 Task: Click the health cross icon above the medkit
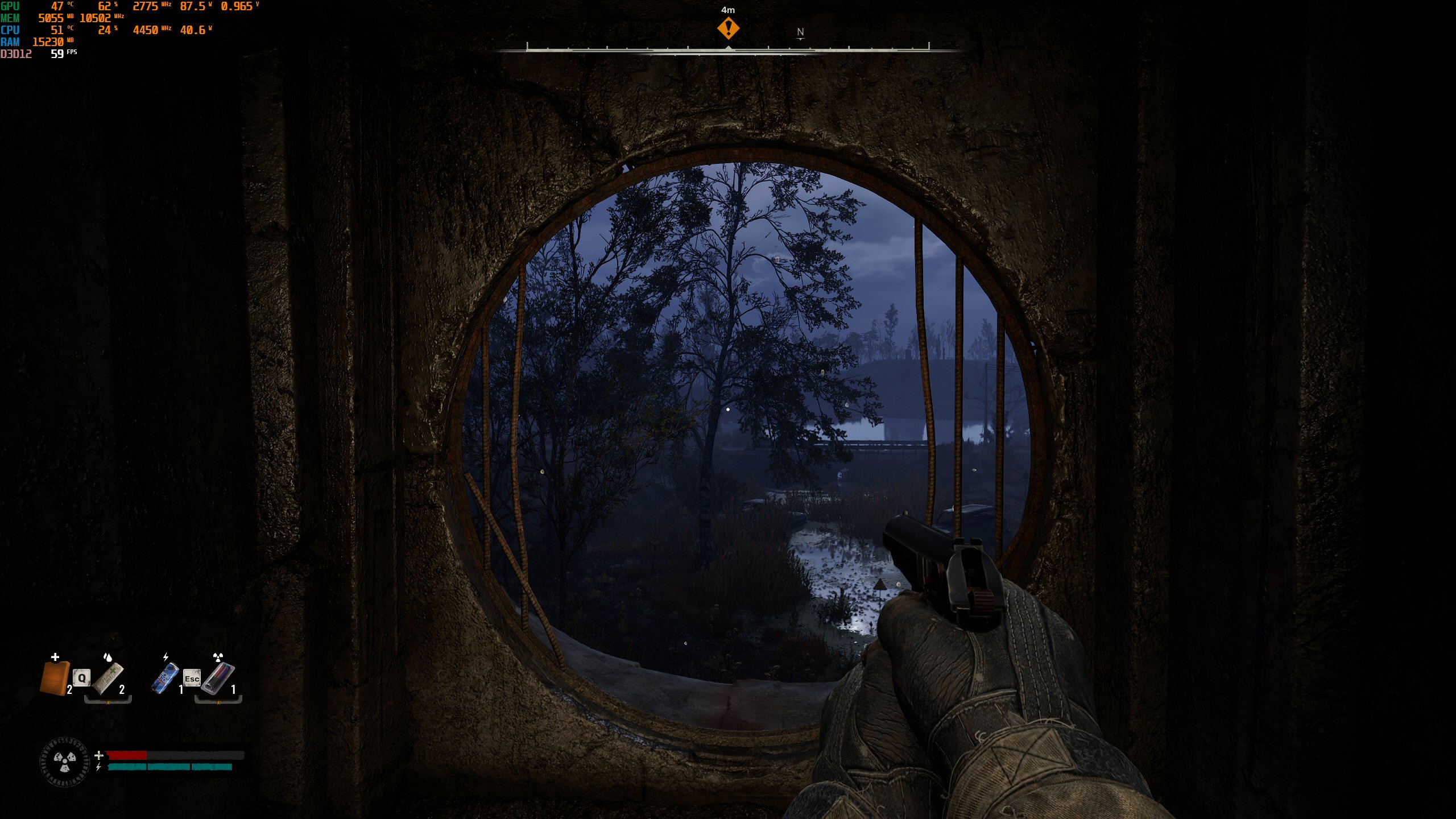(55, 657)
